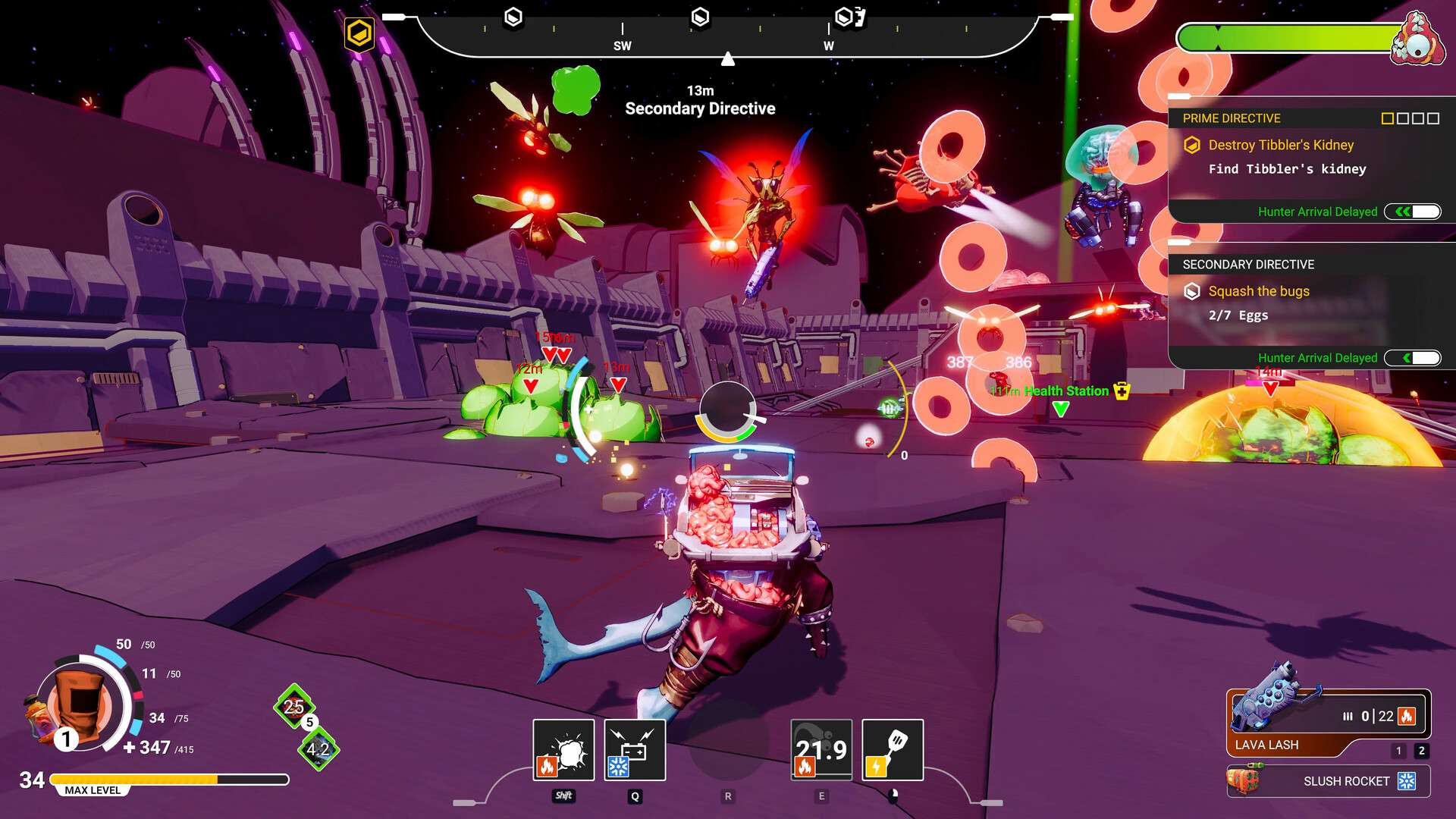The image size is (1456, 819).
Task: Equip the Lava Lash weapon
Action: click(1327, 723)
